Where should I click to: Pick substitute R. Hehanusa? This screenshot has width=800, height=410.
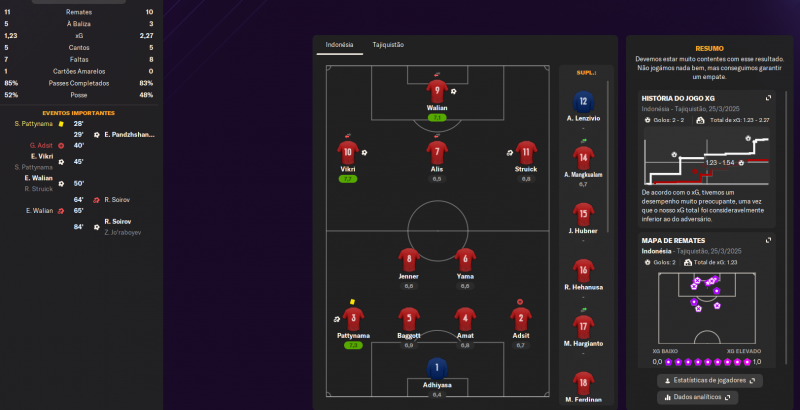582,270
